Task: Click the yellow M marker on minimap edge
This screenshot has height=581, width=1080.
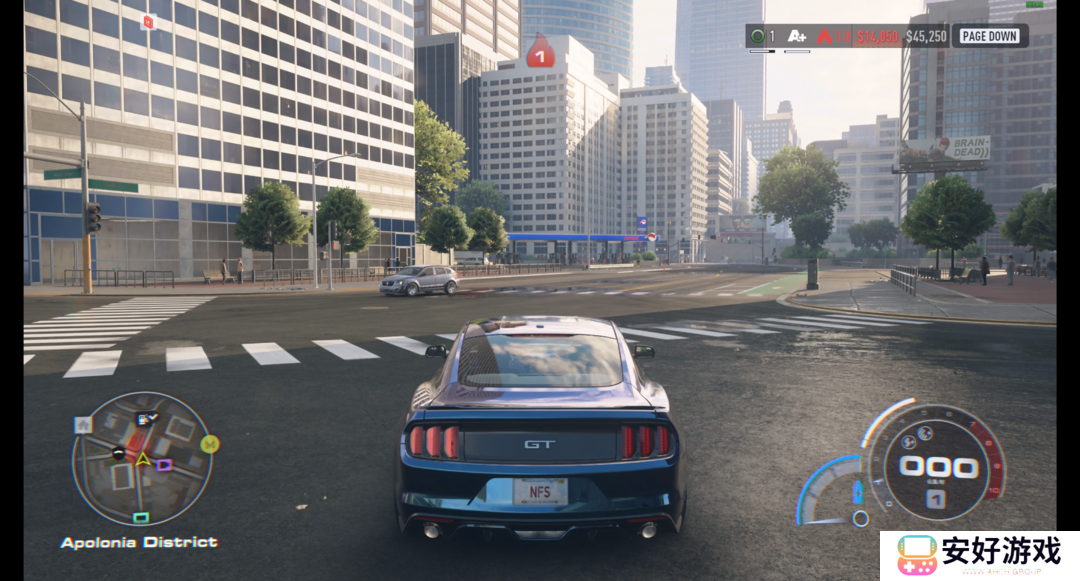Action: (x=210, y=443)
